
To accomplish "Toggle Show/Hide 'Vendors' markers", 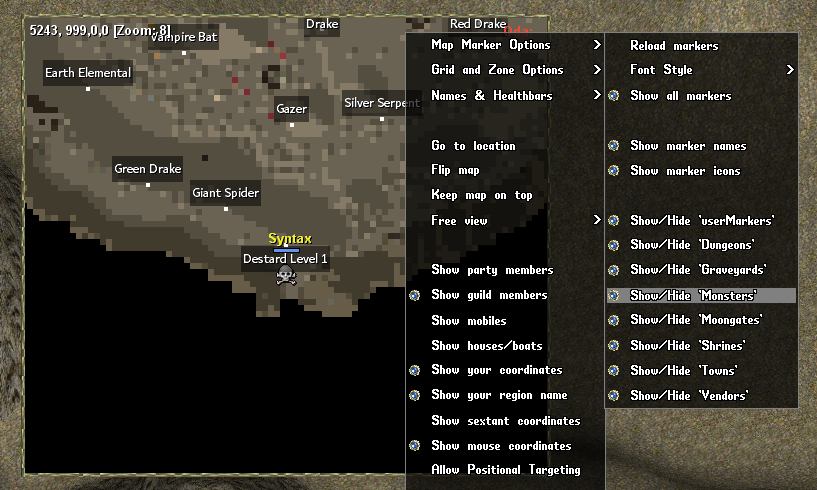I will [x=689, y=396].
